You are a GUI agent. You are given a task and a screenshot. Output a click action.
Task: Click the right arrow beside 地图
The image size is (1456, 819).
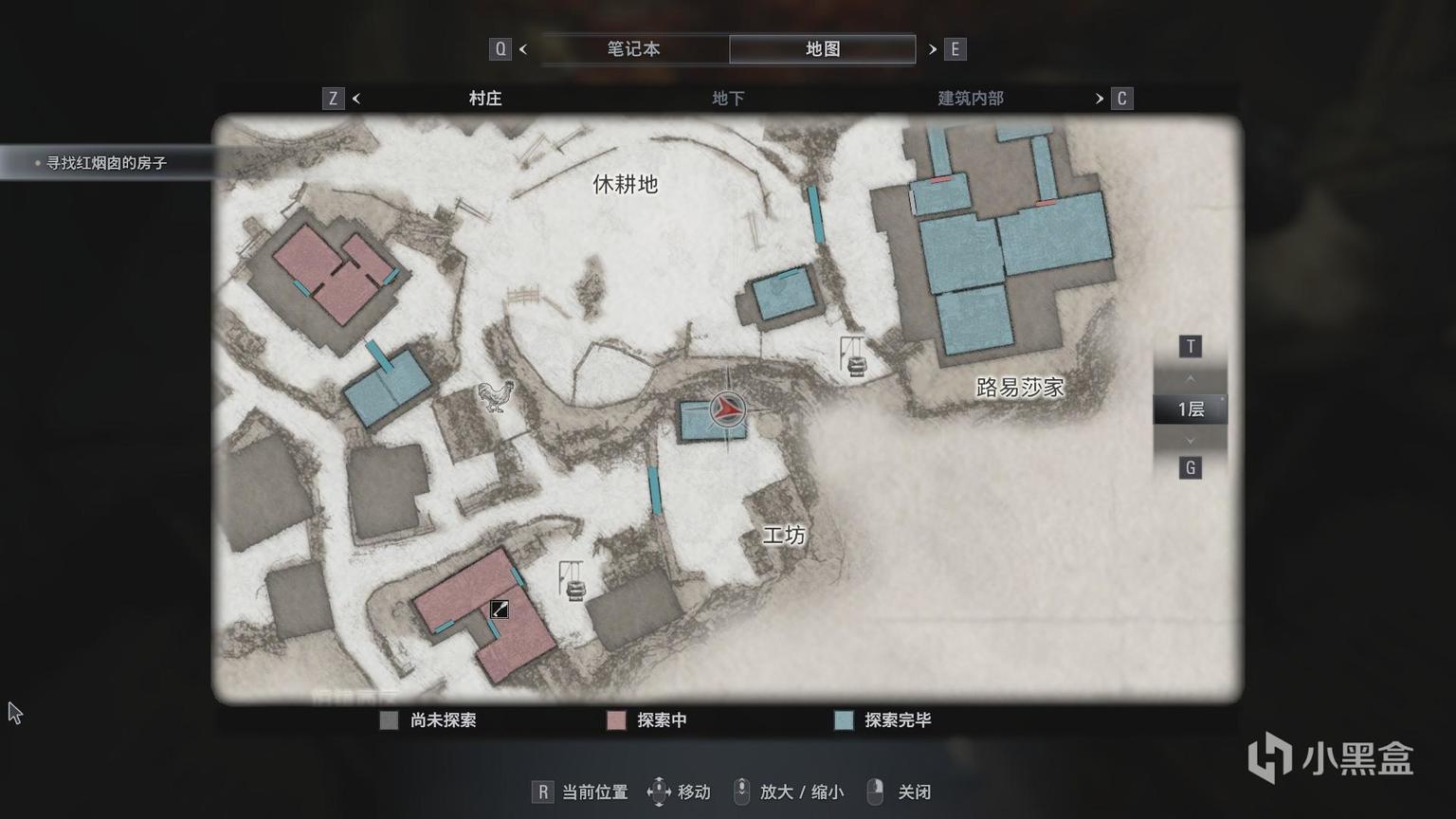(x=933, y=49)
